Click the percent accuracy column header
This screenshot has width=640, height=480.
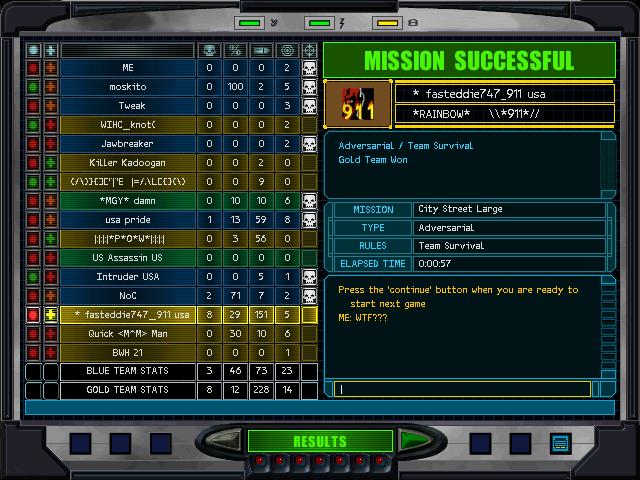(235, 49)
